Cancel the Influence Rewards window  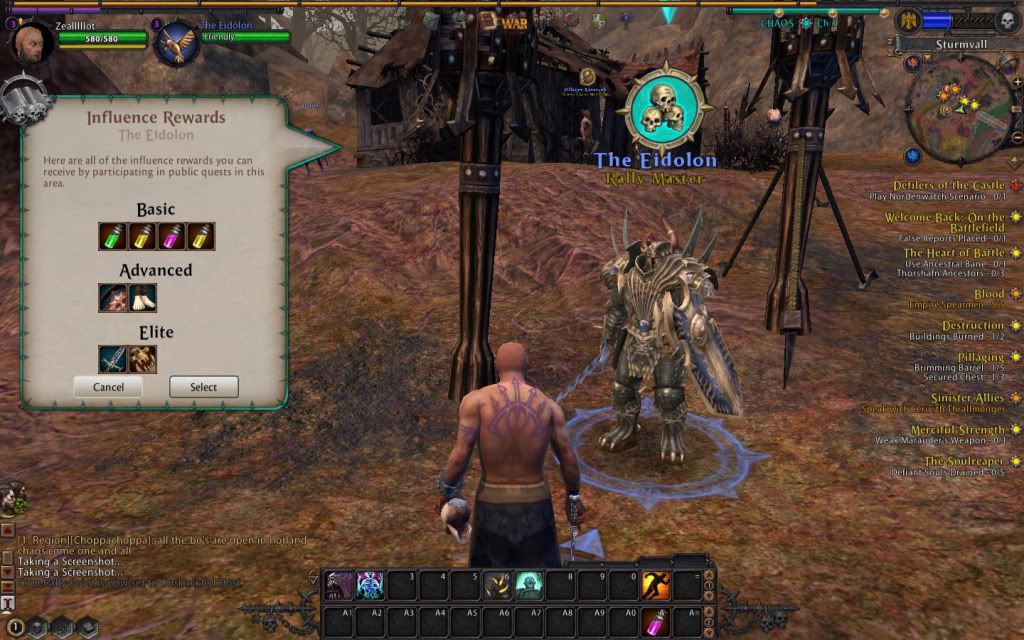tap(108, 387)
